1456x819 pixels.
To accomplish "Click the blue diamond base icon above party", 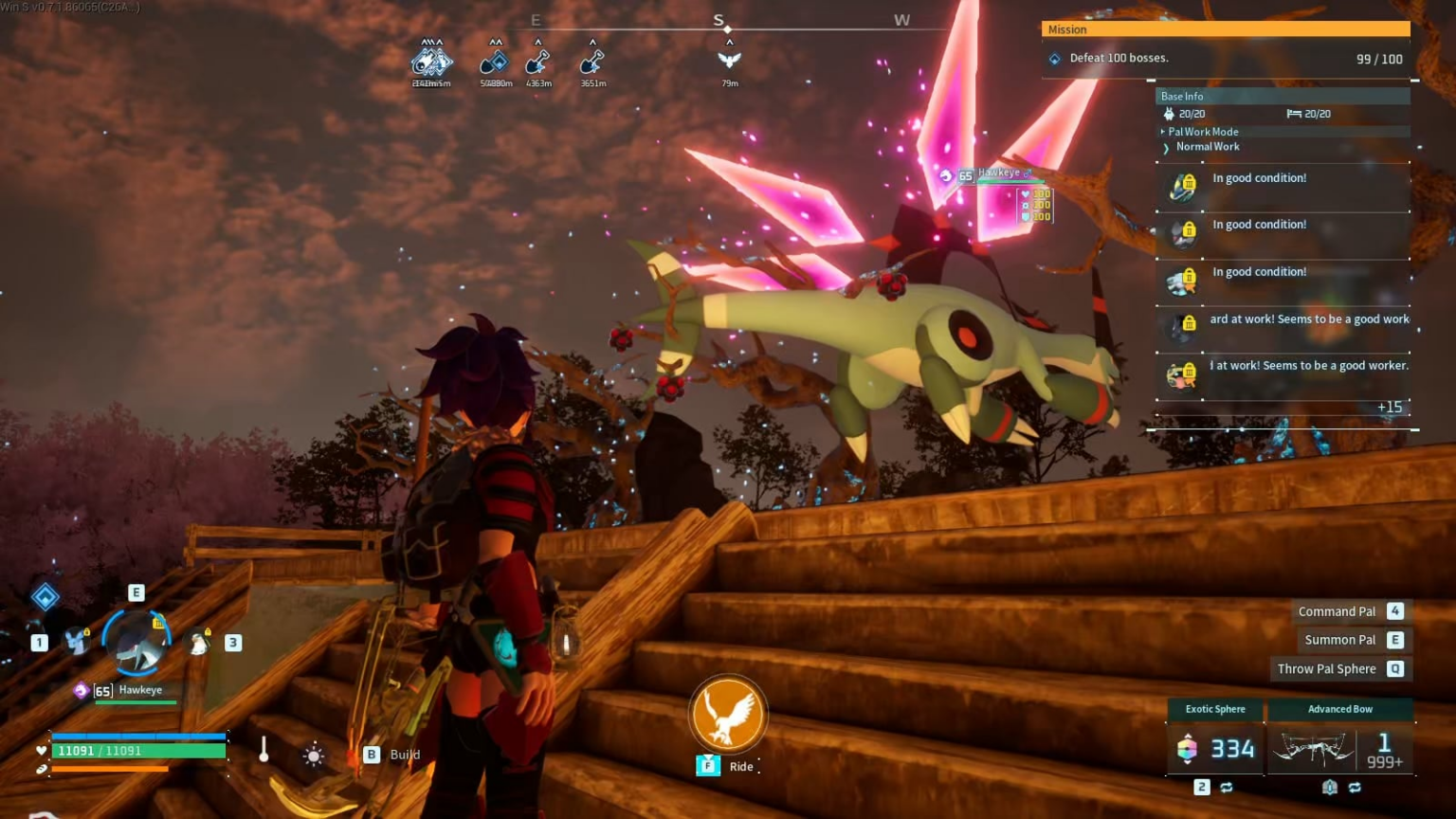I will click(45, 597).
